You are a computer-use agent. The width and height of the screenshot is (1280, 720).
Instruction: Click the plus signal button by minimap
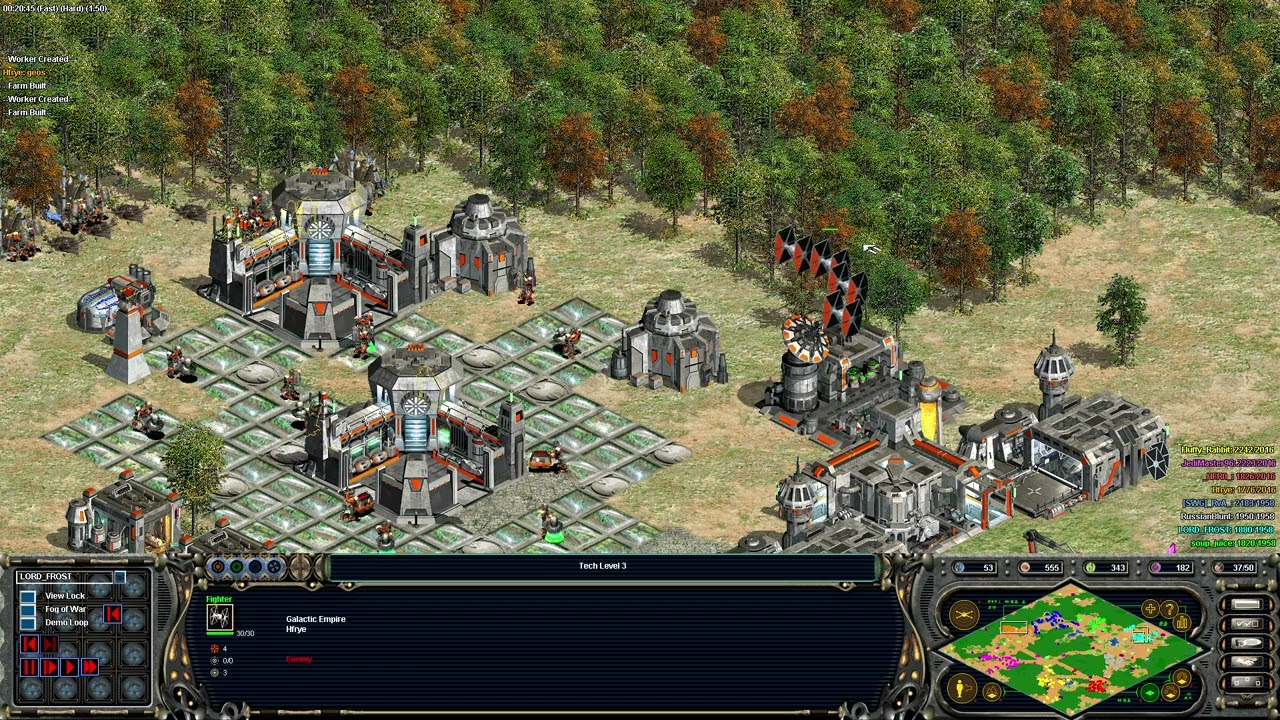point(1150,609)
